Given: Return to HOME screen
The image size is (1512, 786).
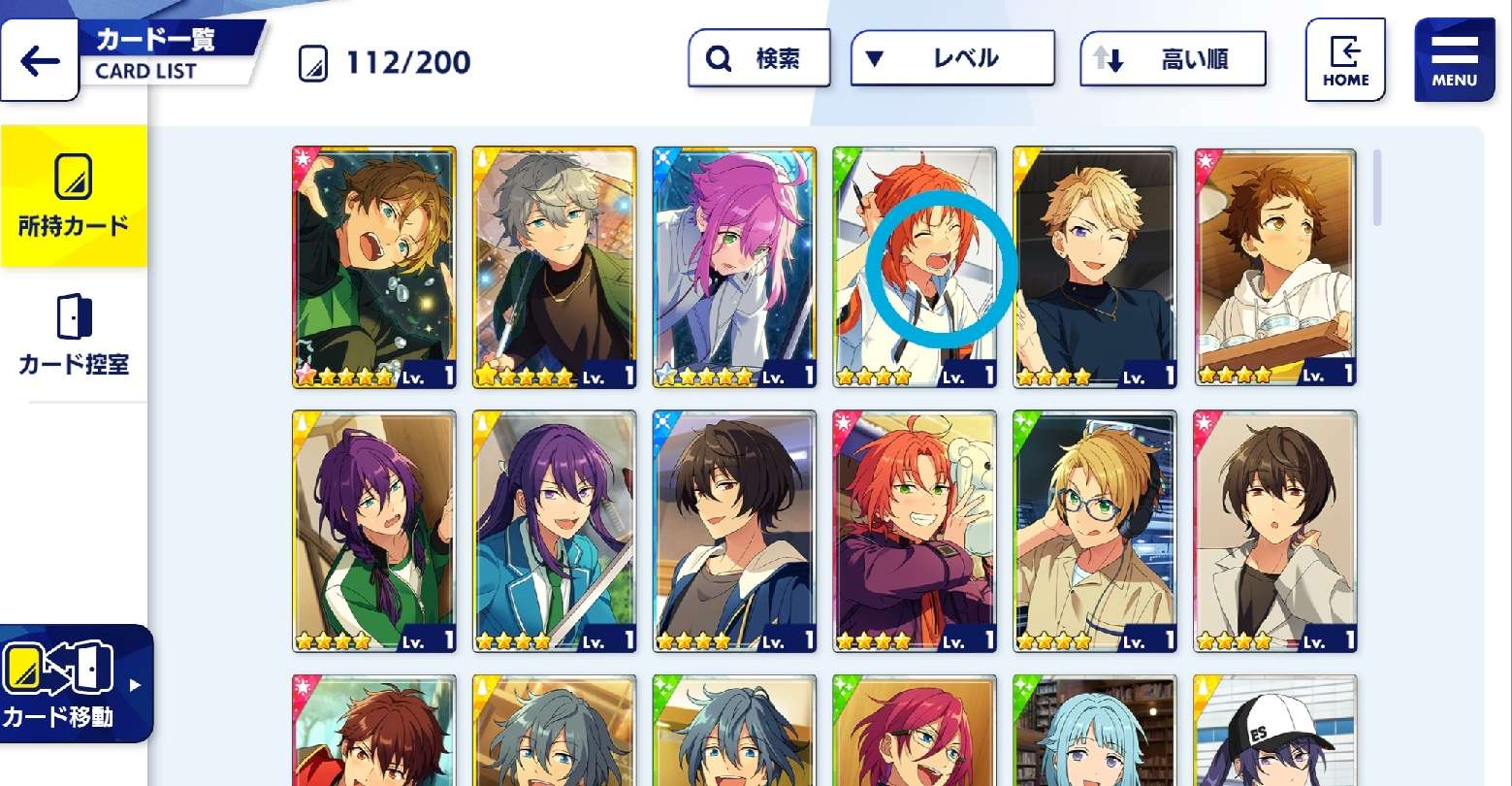Looking at the screenshot, I should 1345,60.
